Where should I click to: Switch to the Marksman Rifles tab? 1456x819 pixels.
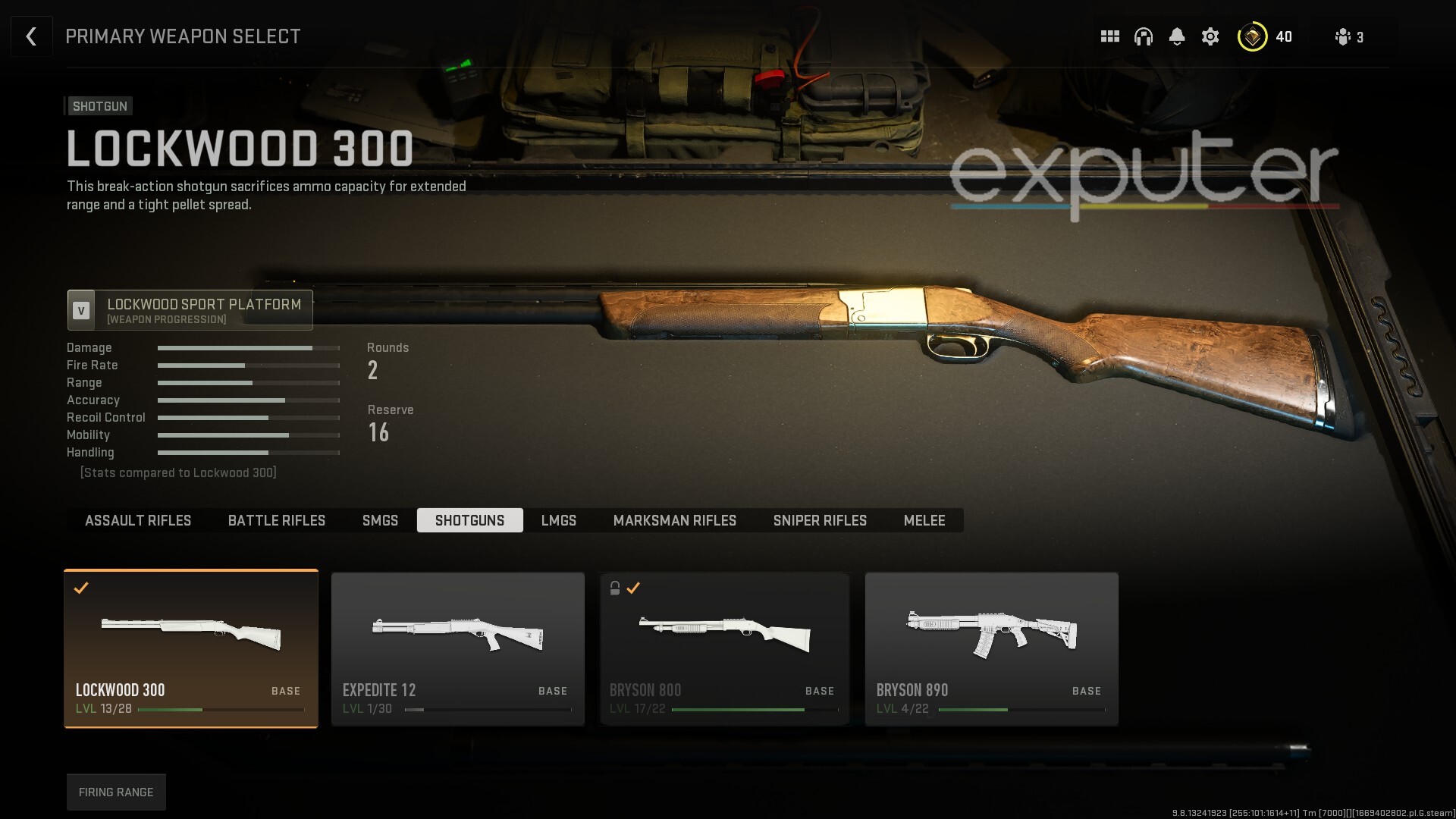pyautogui.click(x=675, y=520)
